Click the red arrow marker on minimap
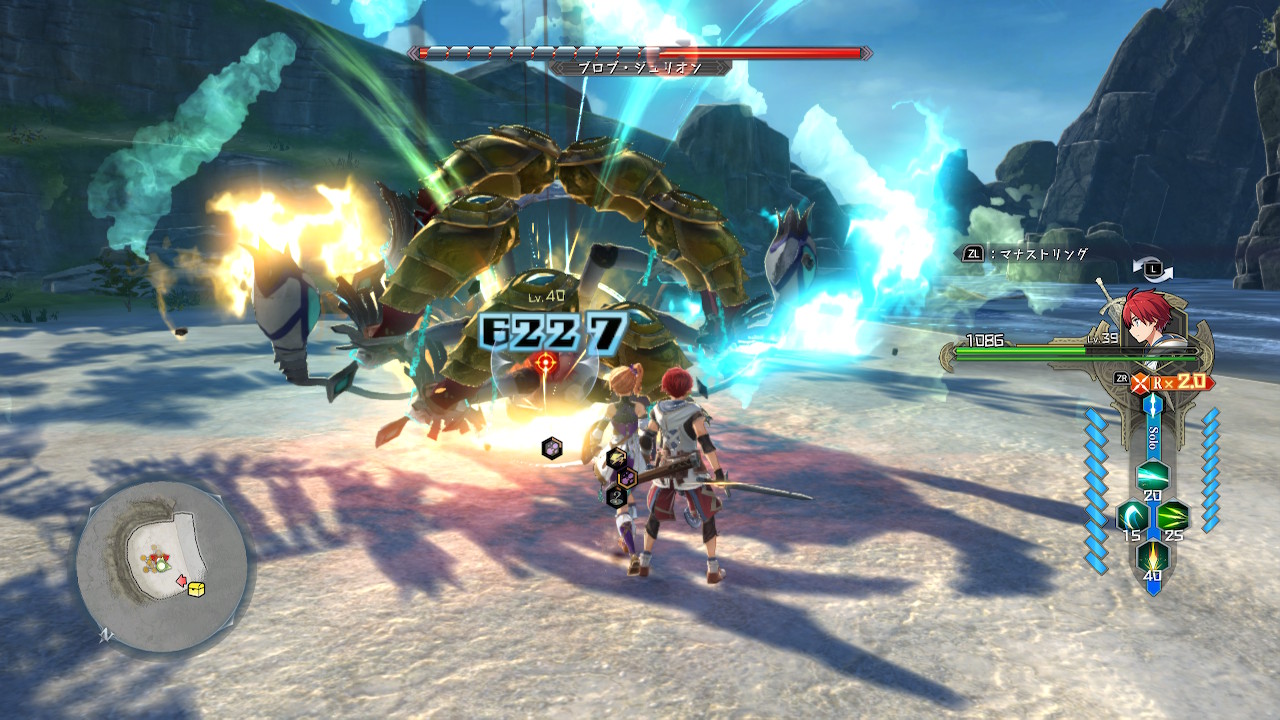The height and width of the screenshot is (720, 1280). pos(181,580)
